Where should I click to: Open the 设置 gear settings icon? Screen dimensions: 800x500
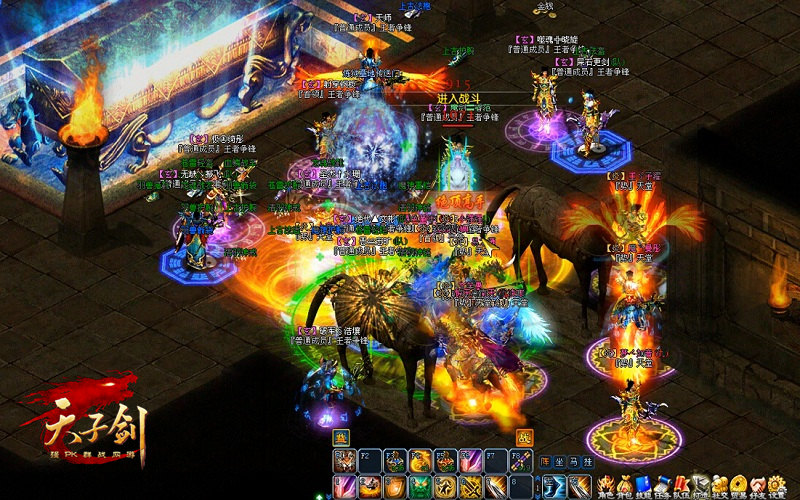tap(777, 484)
